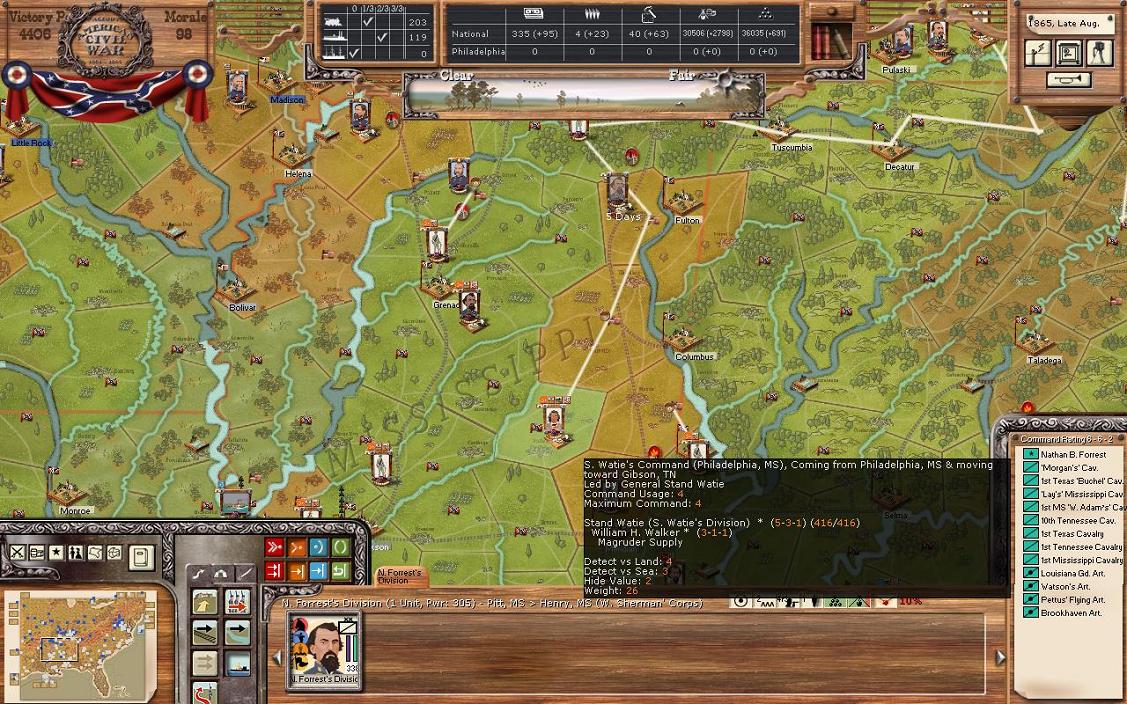Switch to N. Forrest's Division tab

point(400,576)
